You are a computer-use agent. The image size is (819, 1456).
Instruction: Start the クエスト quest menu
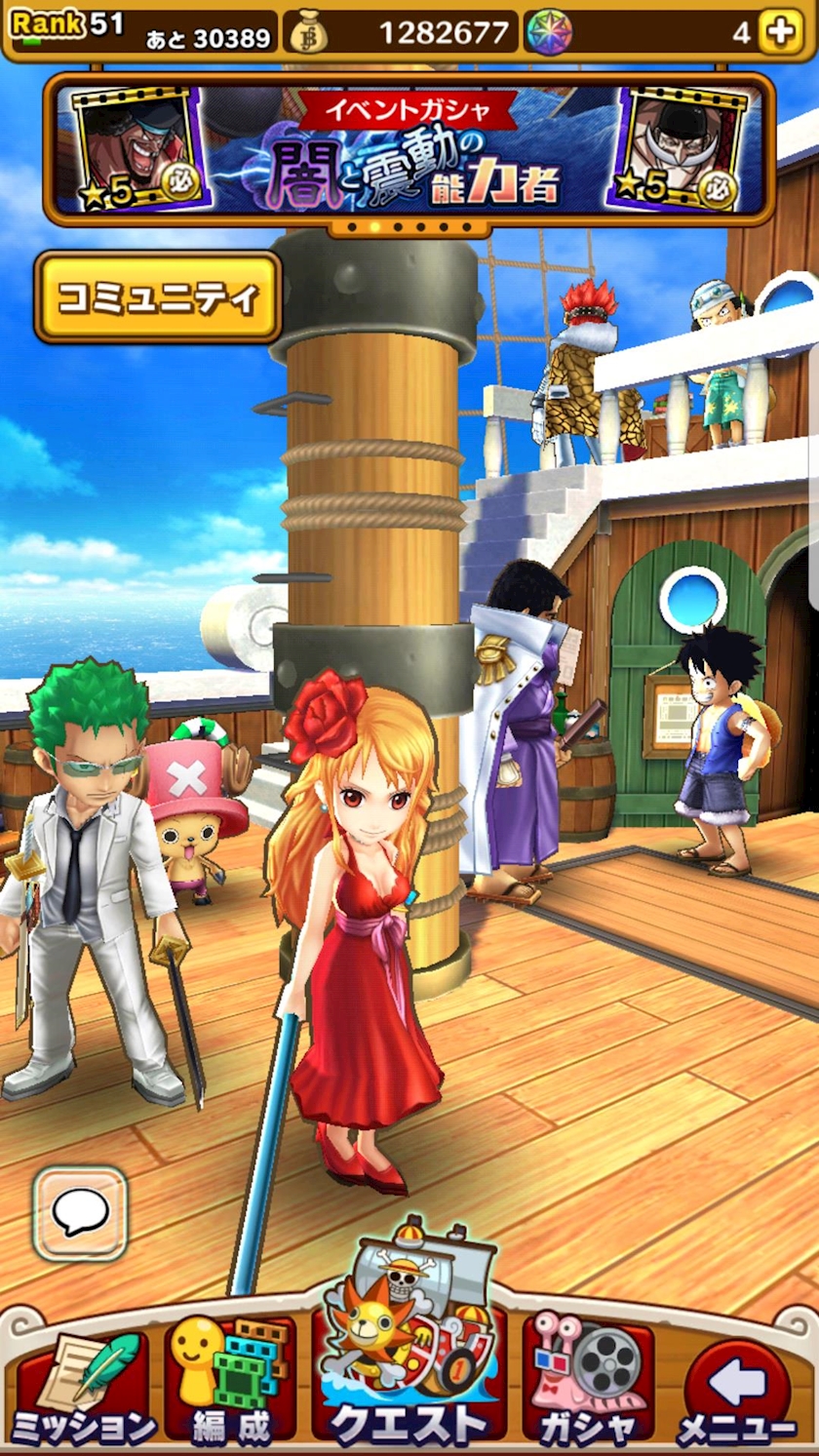point(409,1356)
